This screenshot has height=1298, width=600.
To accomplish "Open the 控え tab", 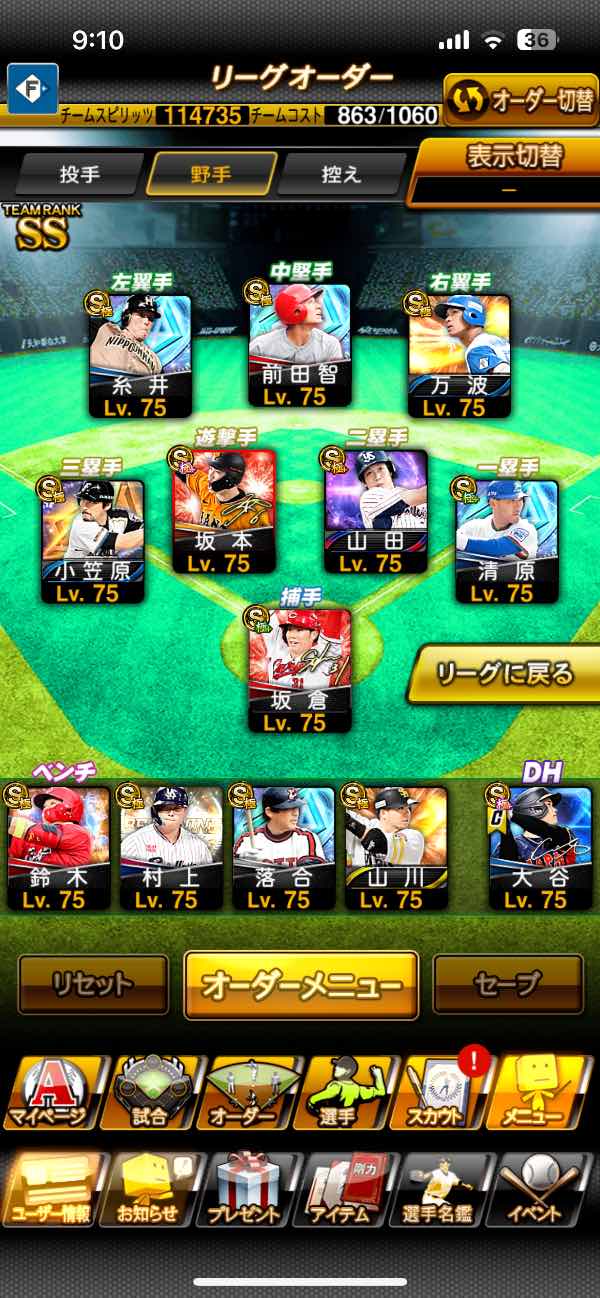I will point(341,174).
